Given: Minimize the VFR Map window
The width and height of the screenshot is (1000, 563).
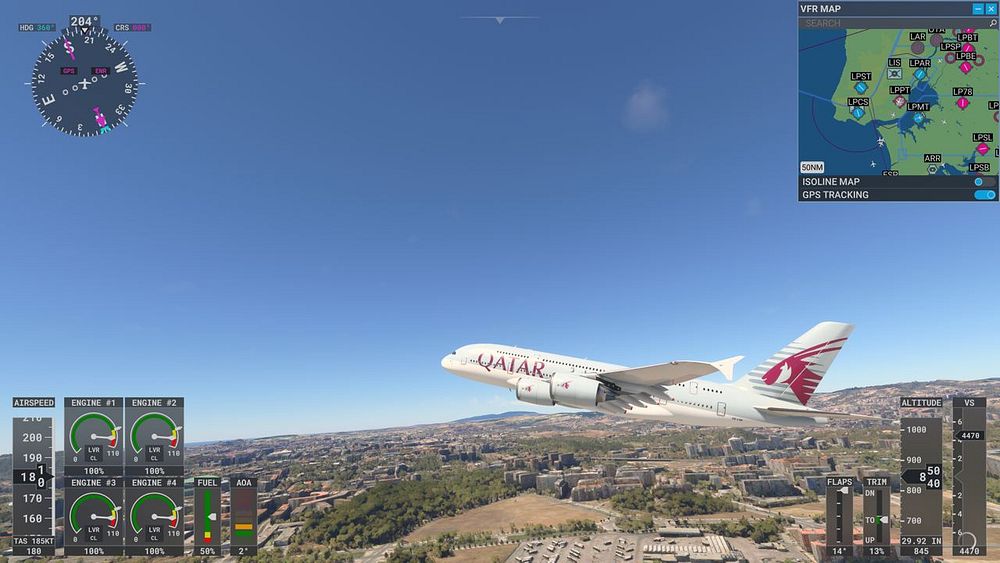Looking at the screenshot, I should (x=977, y=9).
